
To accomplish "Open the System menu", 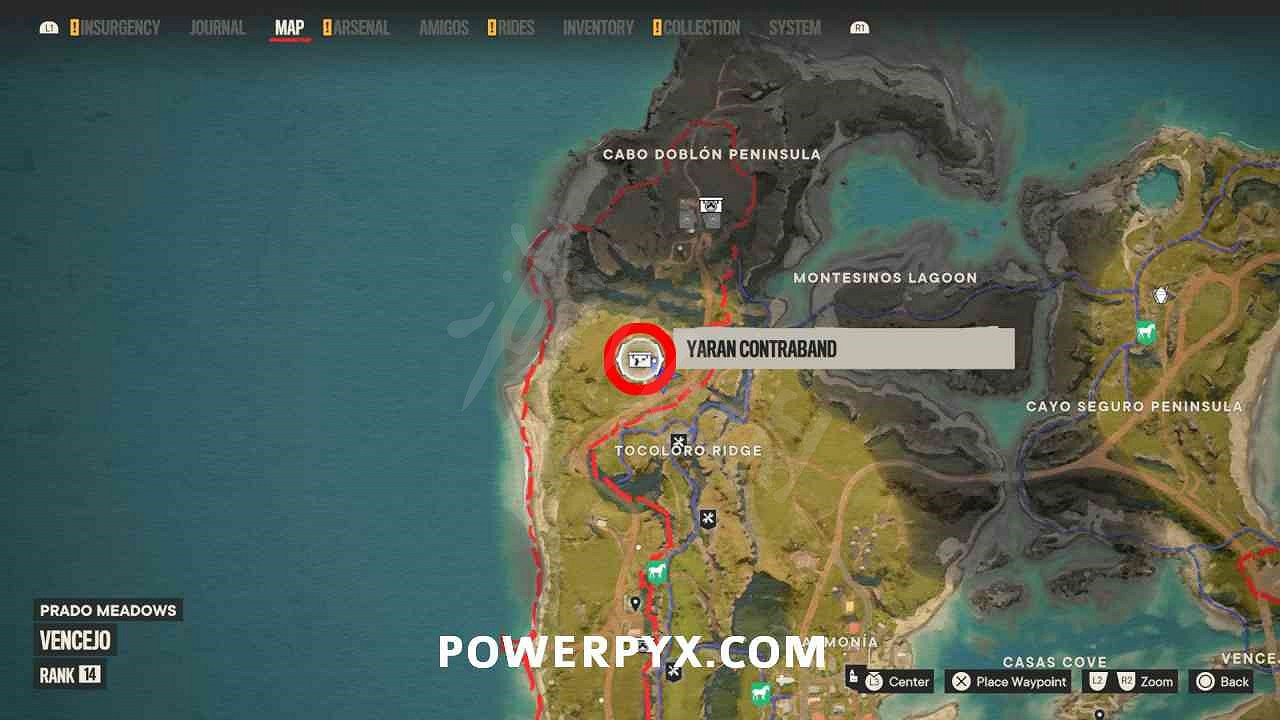I will click(x=794, y=28).
